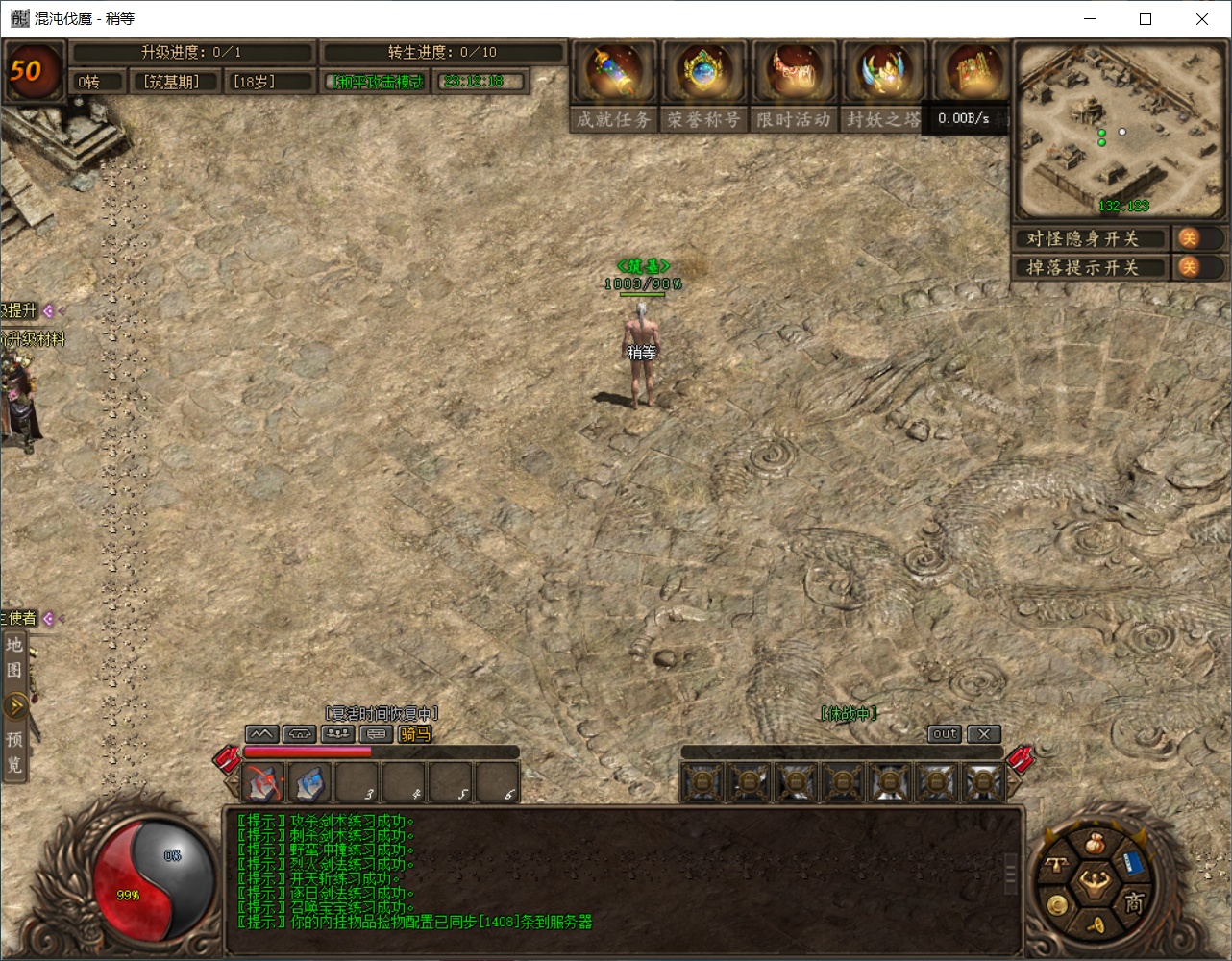The width and height of the screenshot is (1232, 961).
Task: Expand the left sidebar with the yellow arrow
Action: coord(16,704)
